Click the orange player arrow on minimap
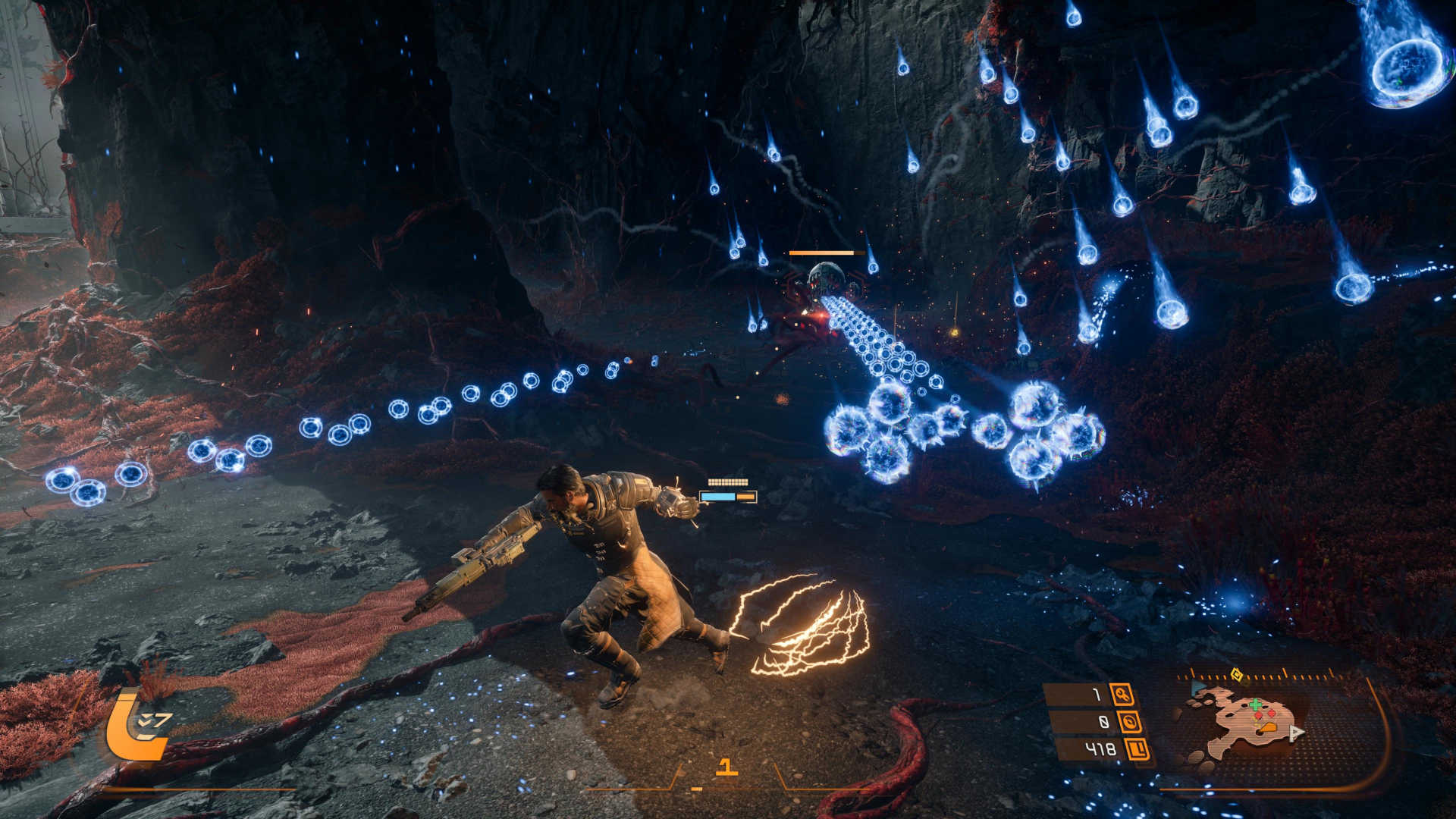The image size is (1456, 819). [1268, 727]
